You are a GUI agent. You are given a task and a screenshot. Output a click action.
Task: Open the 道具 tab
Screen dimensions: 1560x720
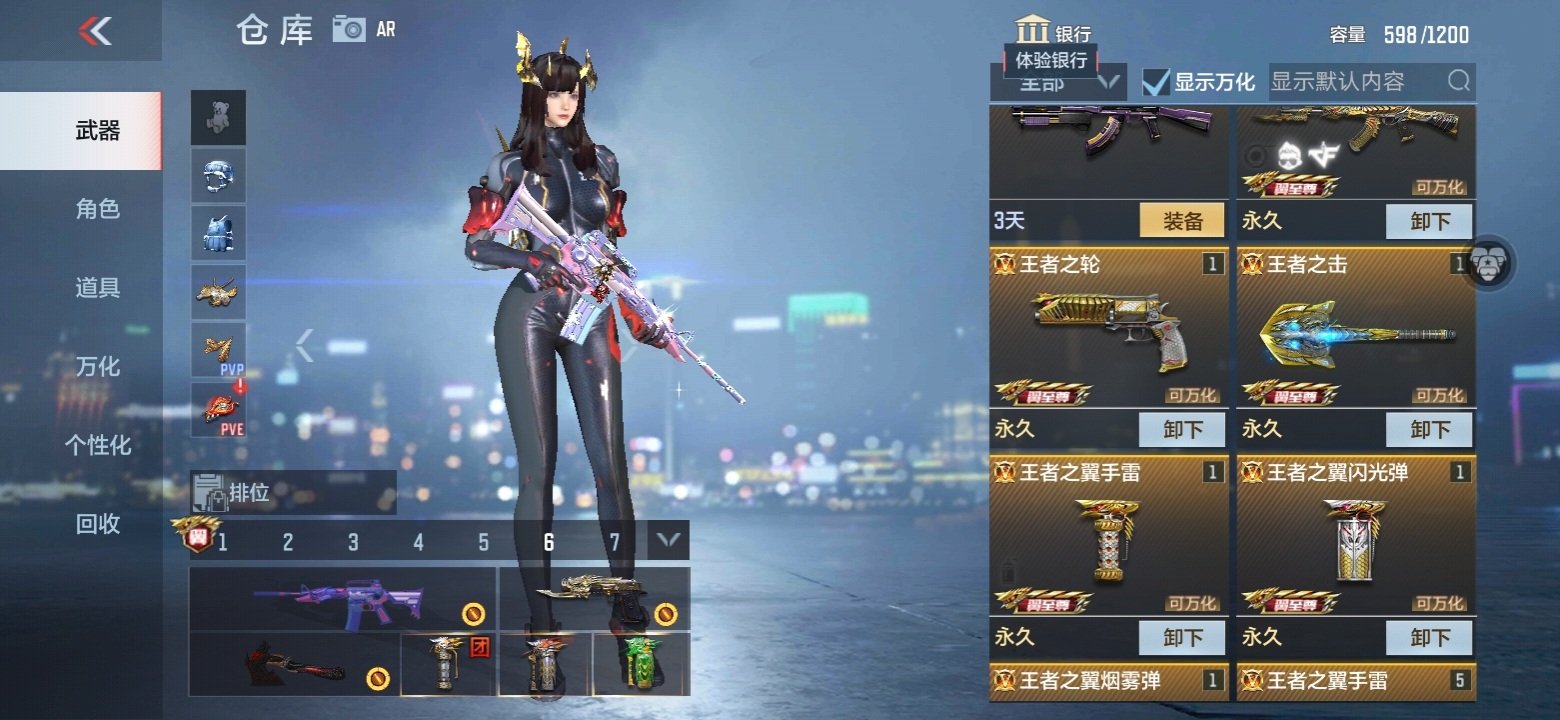pyautogui.click(x=97, y=288)
